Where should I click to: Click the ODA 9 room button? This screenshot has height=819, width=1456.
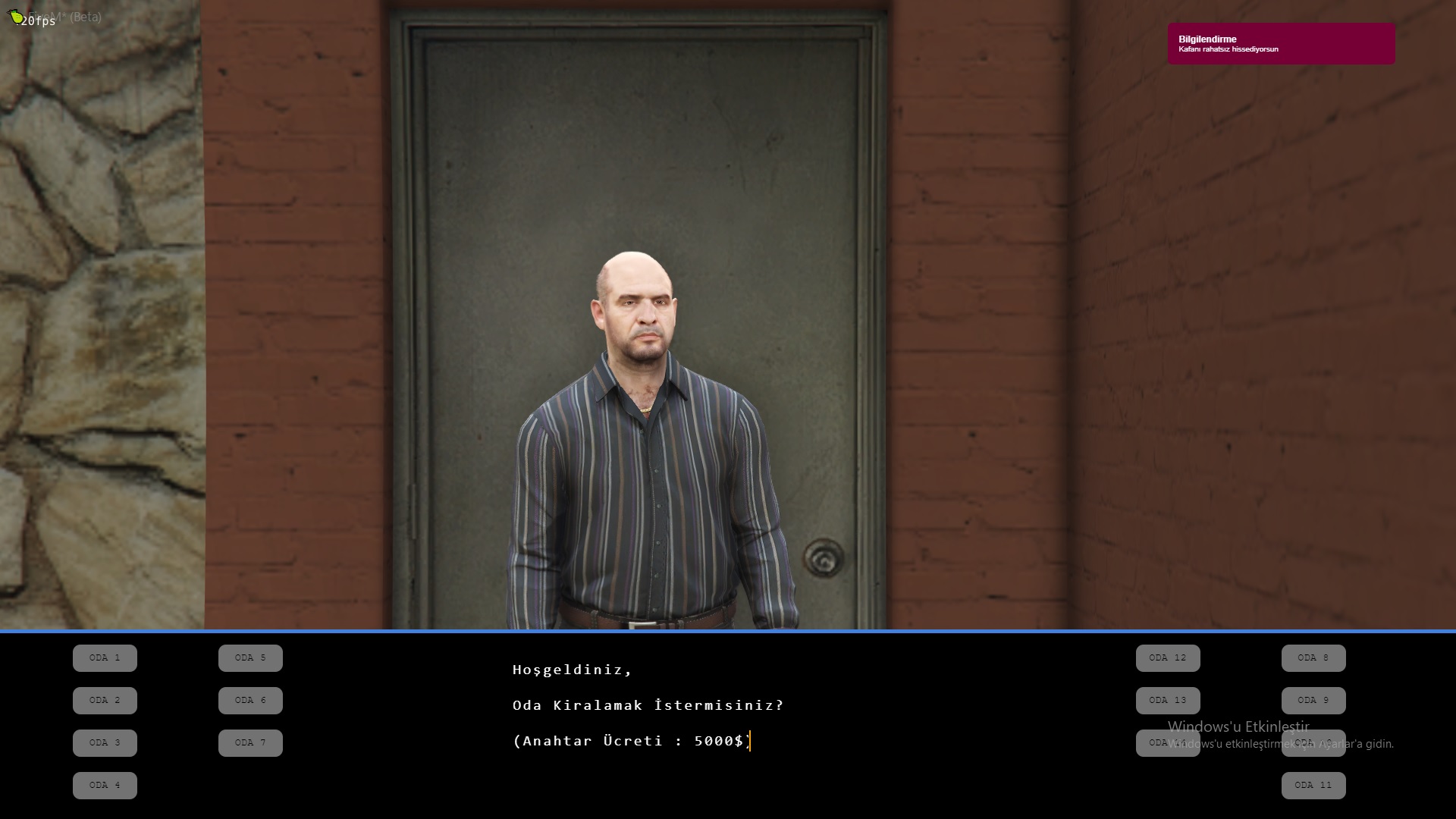pyautogui.click(x=1313, y=700)
